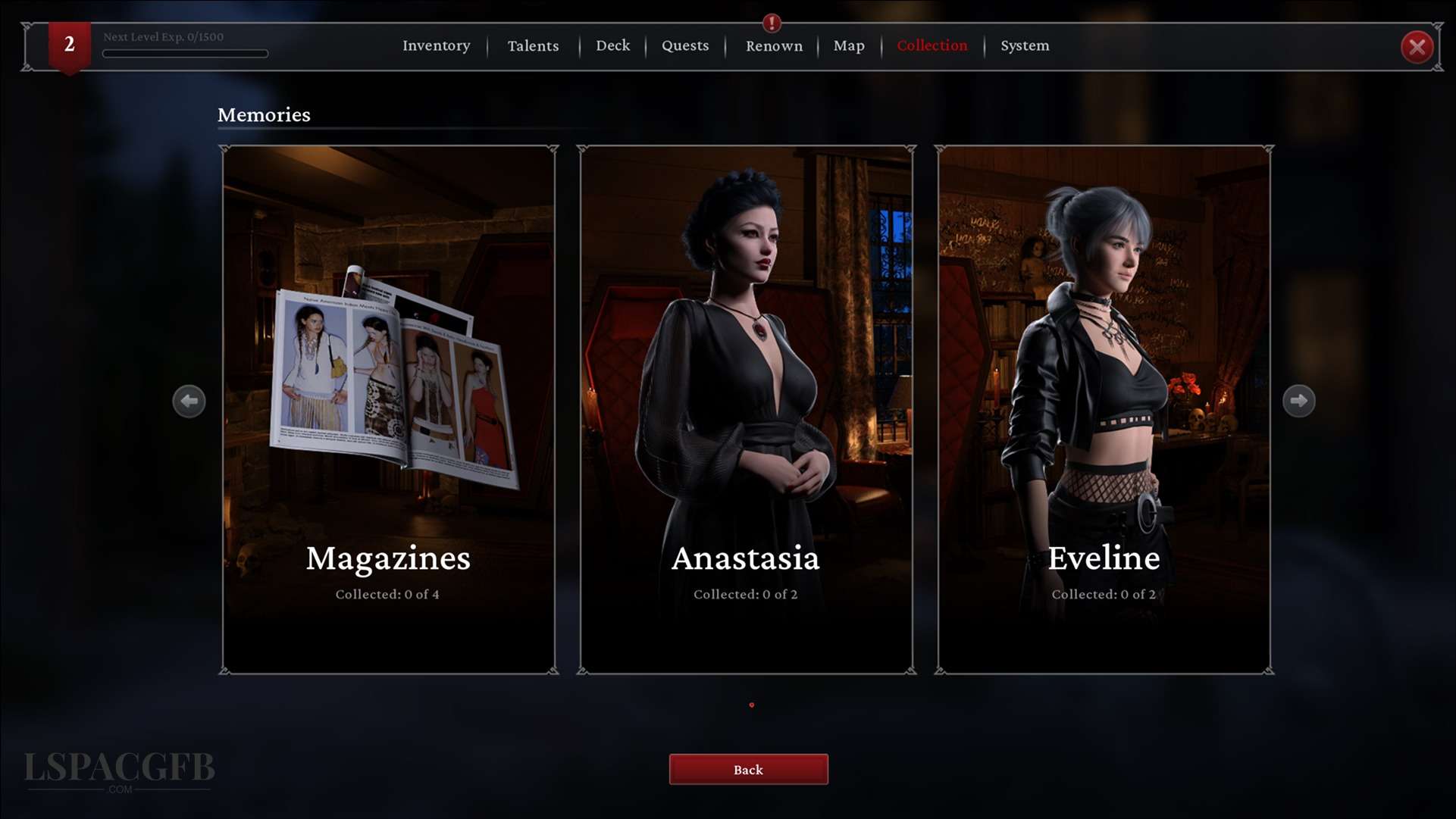Switch to the Talents tab
Image resolution: width=1456 pixels, height=819 pixels.
click(533, 46)
